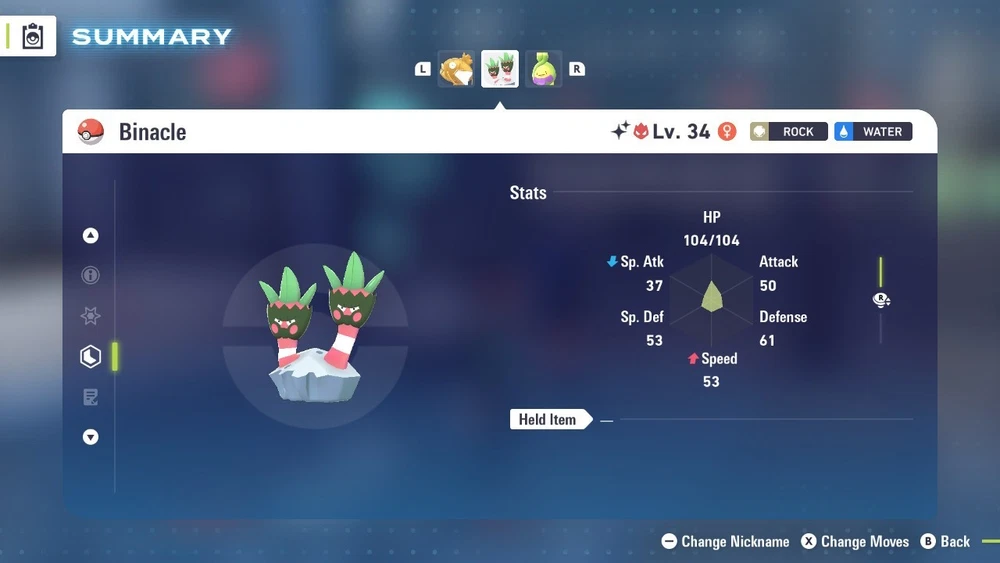Click the down arrow below the summary tabs

pos(91,437)
